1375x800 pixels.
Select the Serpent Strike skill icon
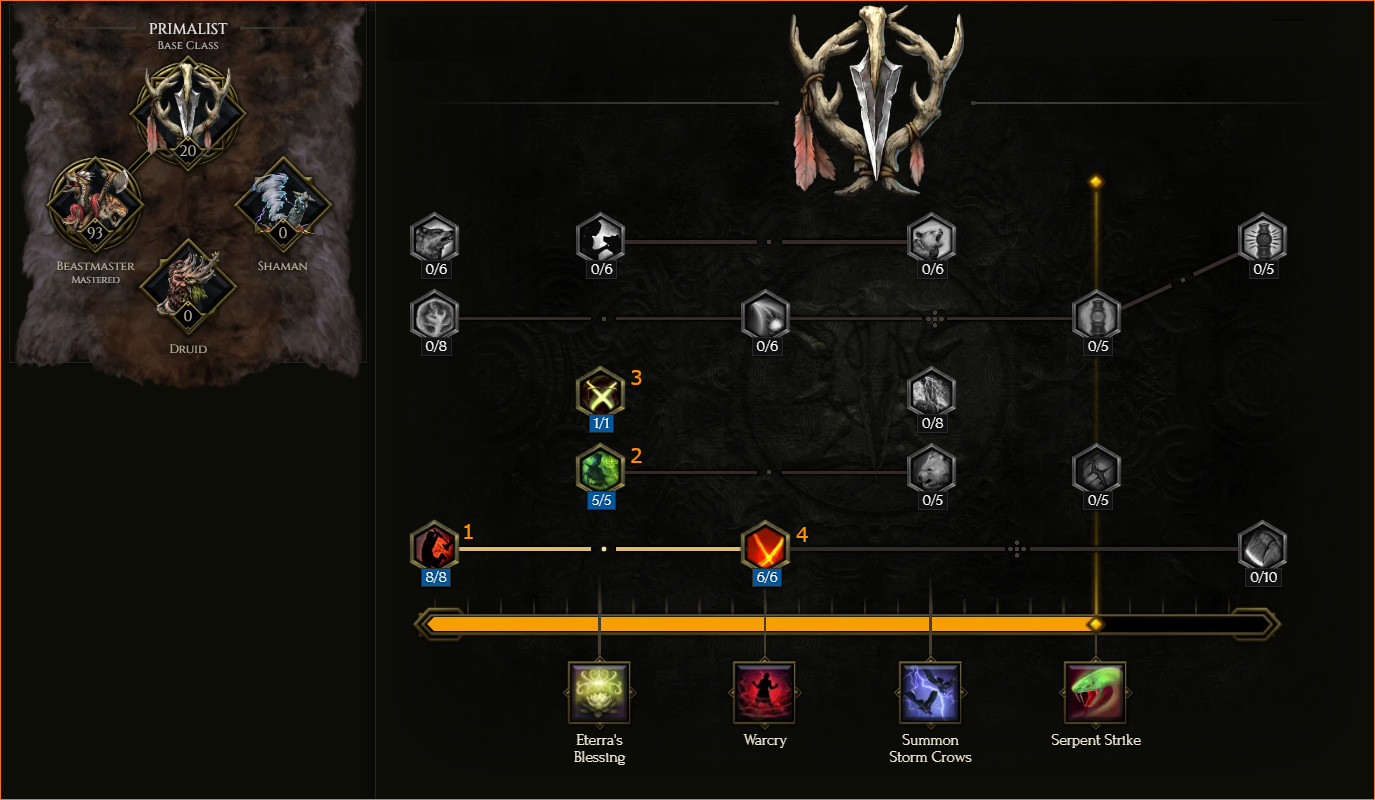[1096, 692]
